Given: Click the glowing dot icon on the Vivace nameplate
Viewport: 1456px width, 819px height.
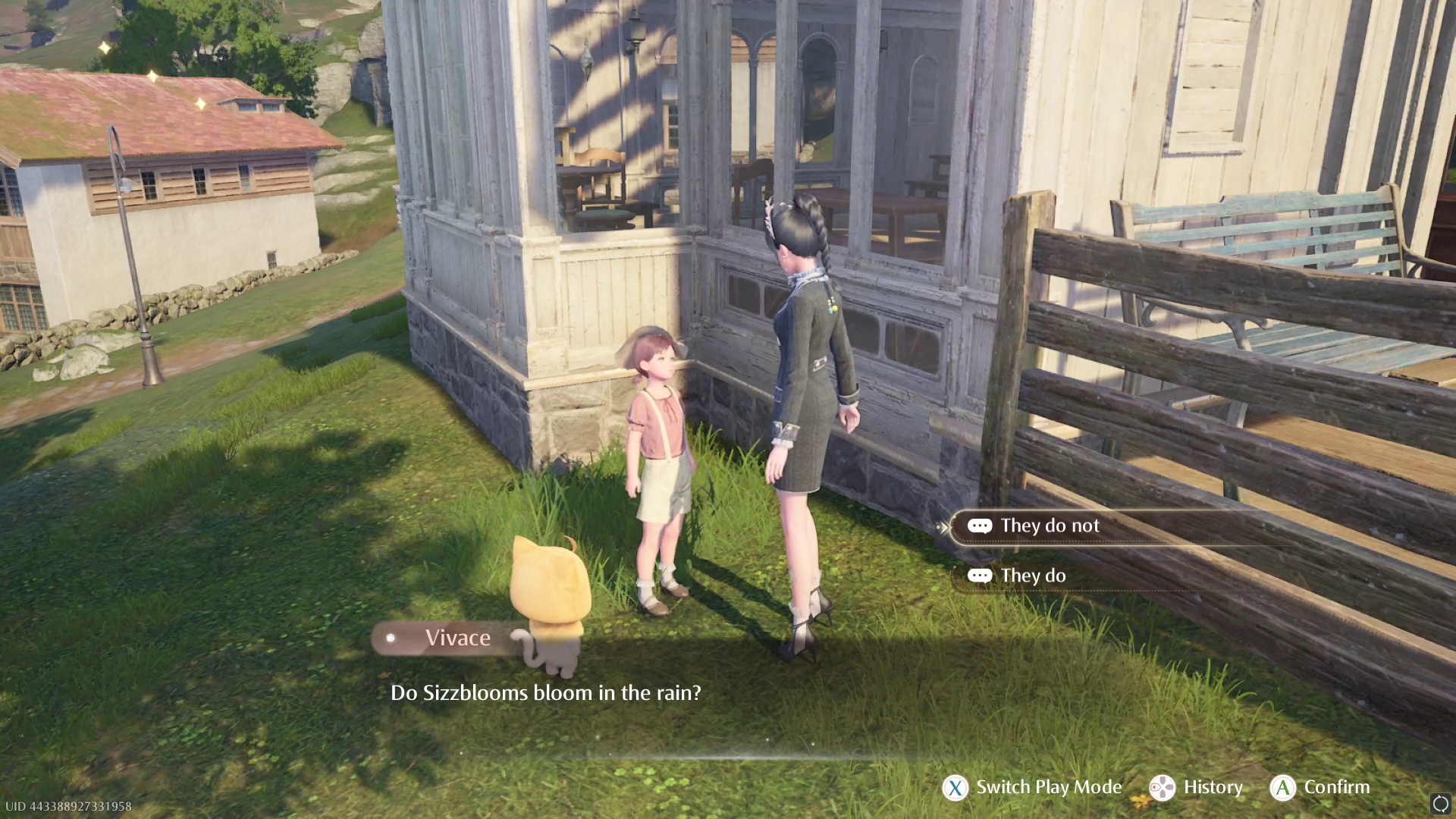Looking at the screenshot, I should tap(391, 638).
